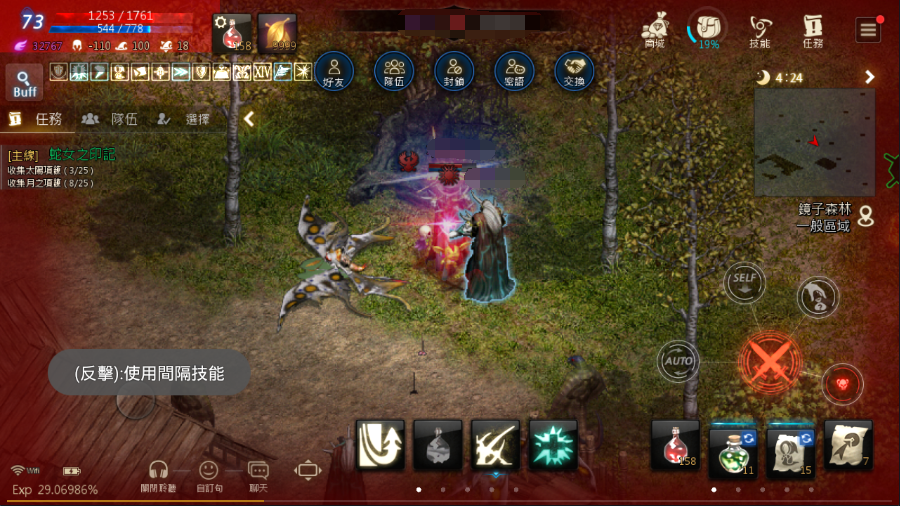
Task: Open the 好友 friends list
Action: [334, 71]
